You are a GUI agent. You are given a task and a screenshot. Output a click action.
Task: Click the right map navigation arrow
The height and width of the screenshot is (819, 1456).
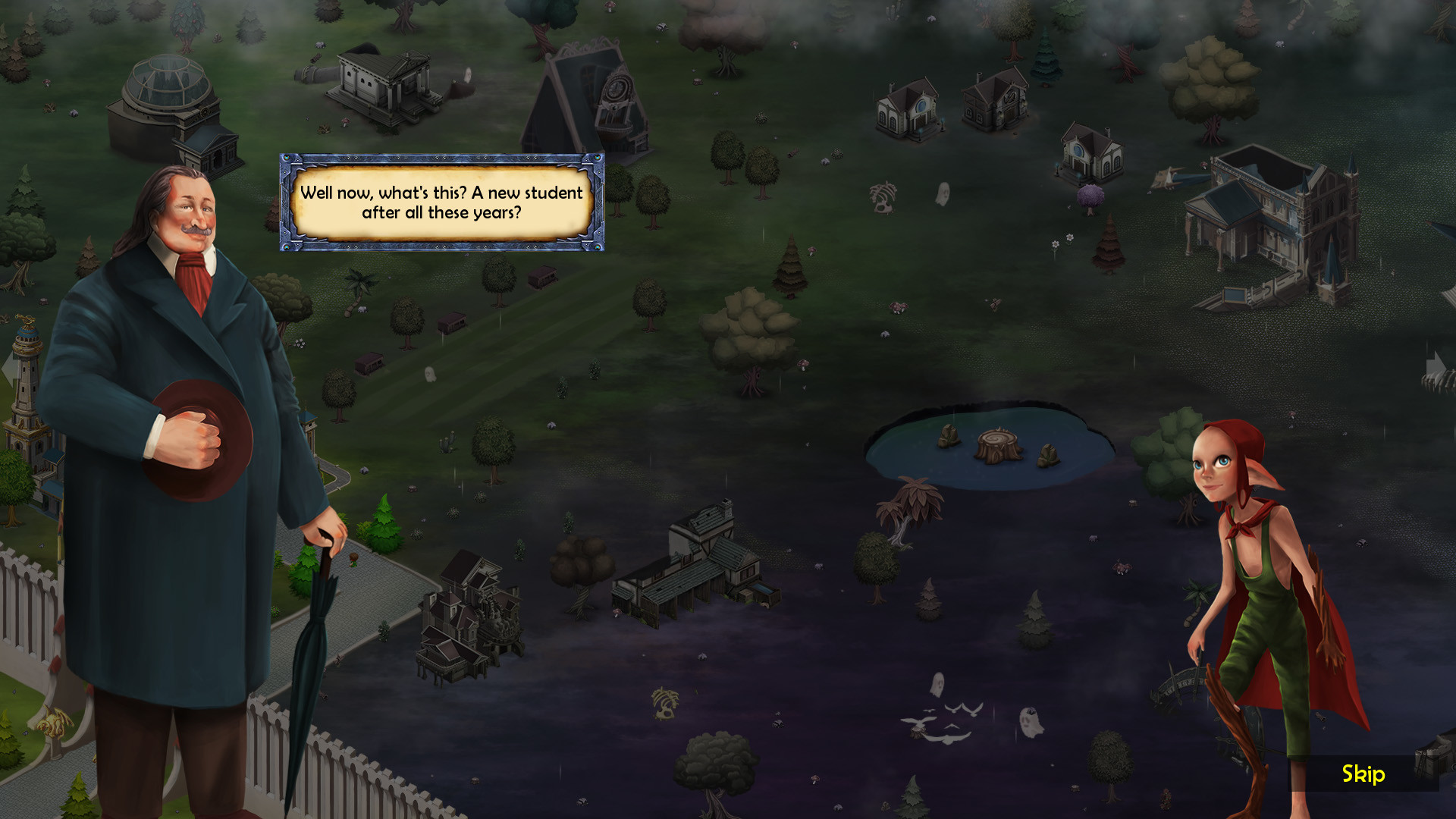click(1439, 366)
